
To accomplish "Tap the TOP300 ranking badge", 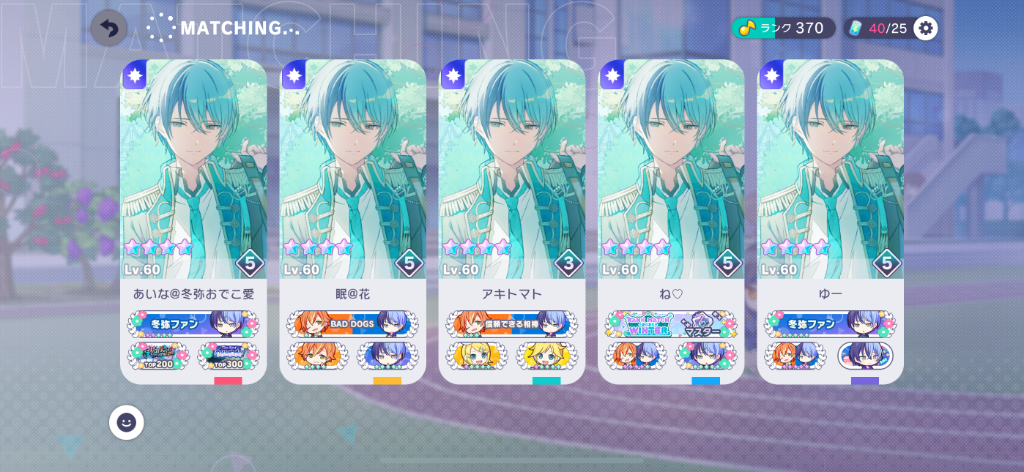I will (228, 355).
